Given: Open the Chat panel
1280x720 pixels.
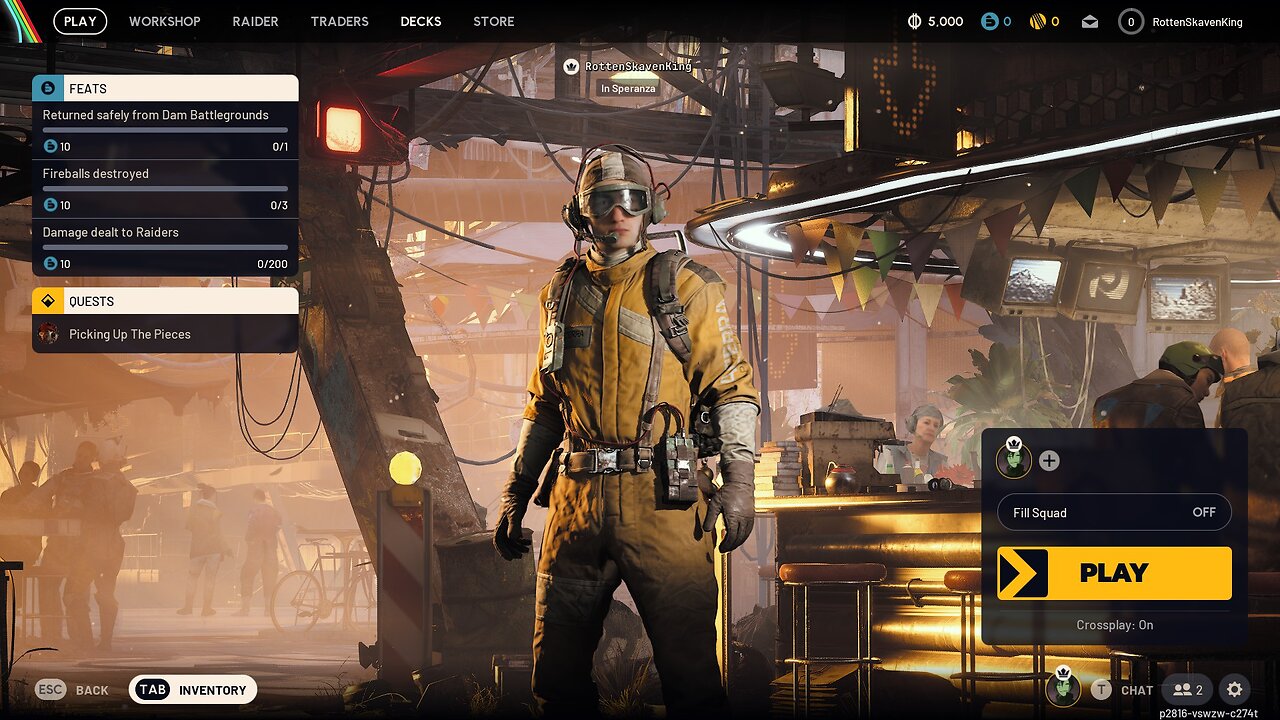Looking at the screenshot, I should pyautogui.click(x=1123, y=689).
